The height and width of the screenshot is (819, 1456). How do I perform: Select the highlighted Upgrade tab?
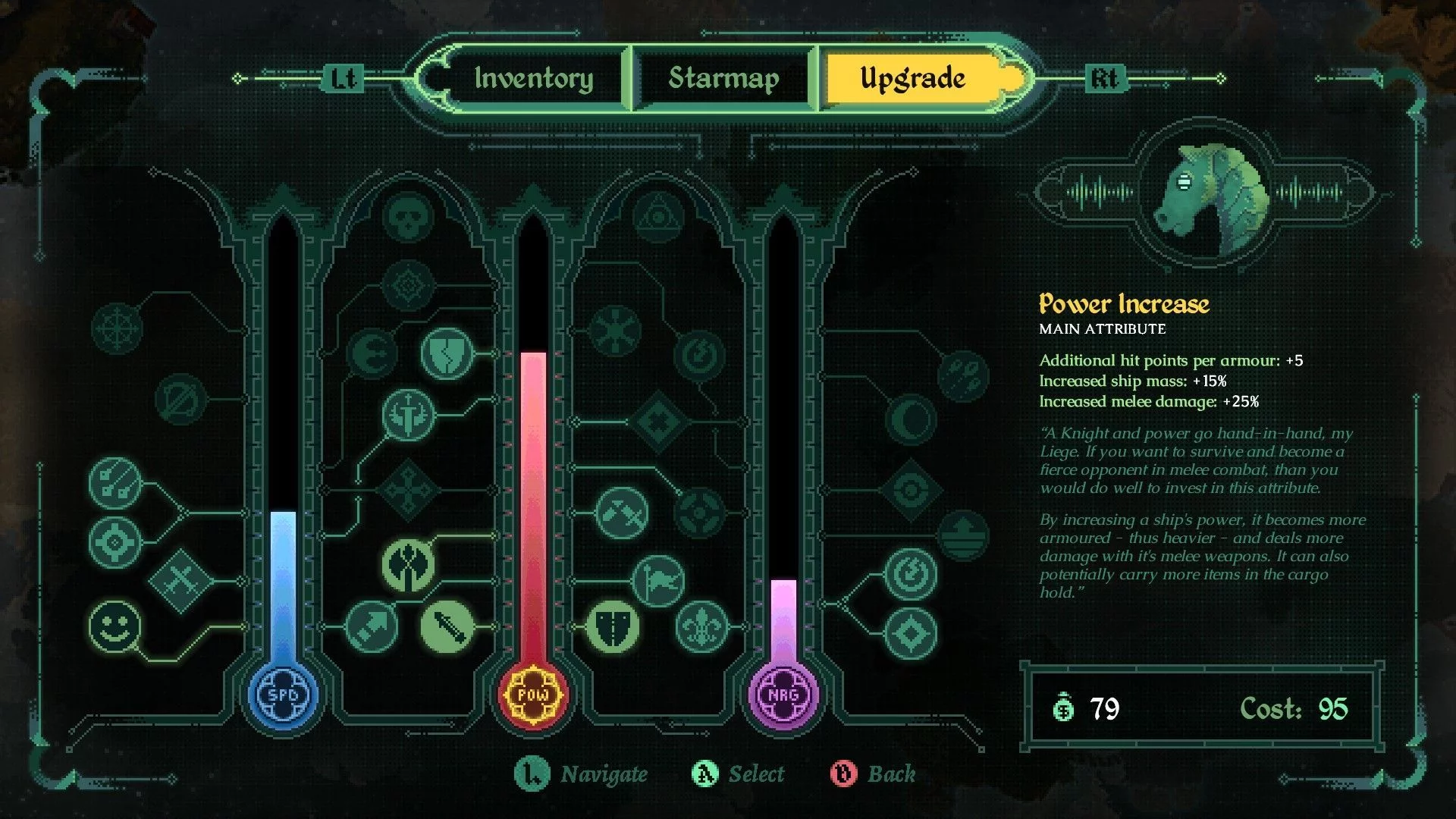point(912,78)
